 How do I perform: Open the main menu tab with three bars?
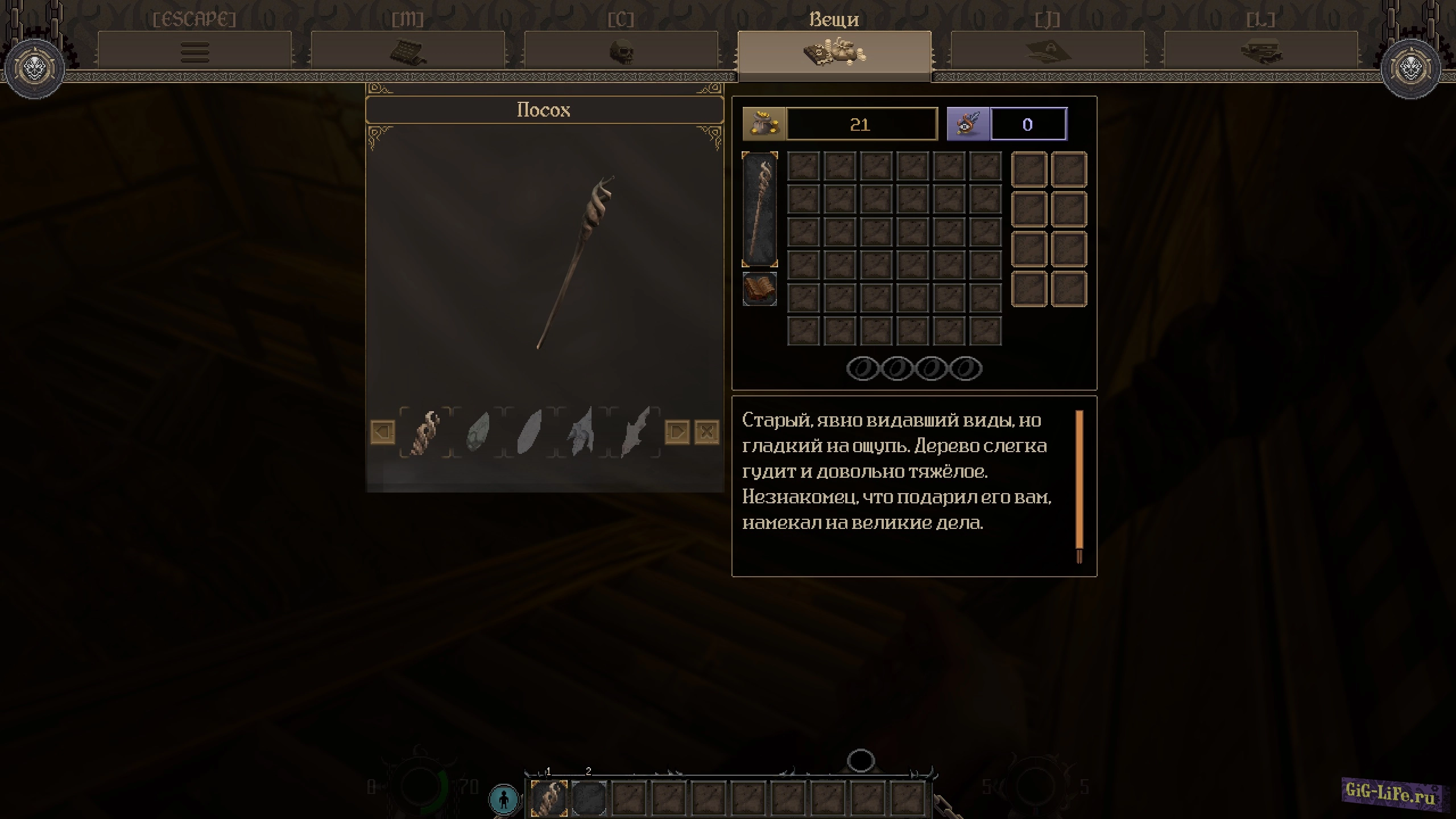tap(195, 52)
